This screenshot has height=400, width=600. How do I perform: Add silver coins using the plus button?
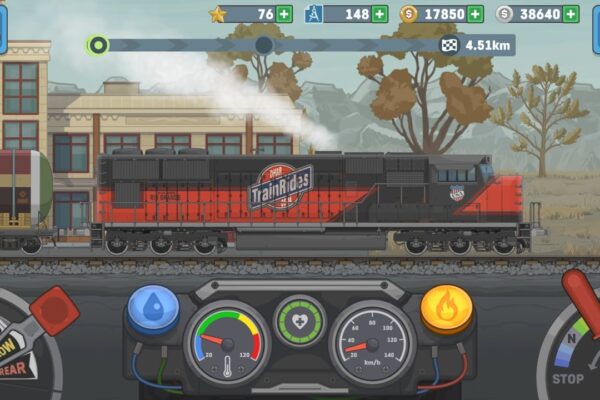(x=570, y=14)
